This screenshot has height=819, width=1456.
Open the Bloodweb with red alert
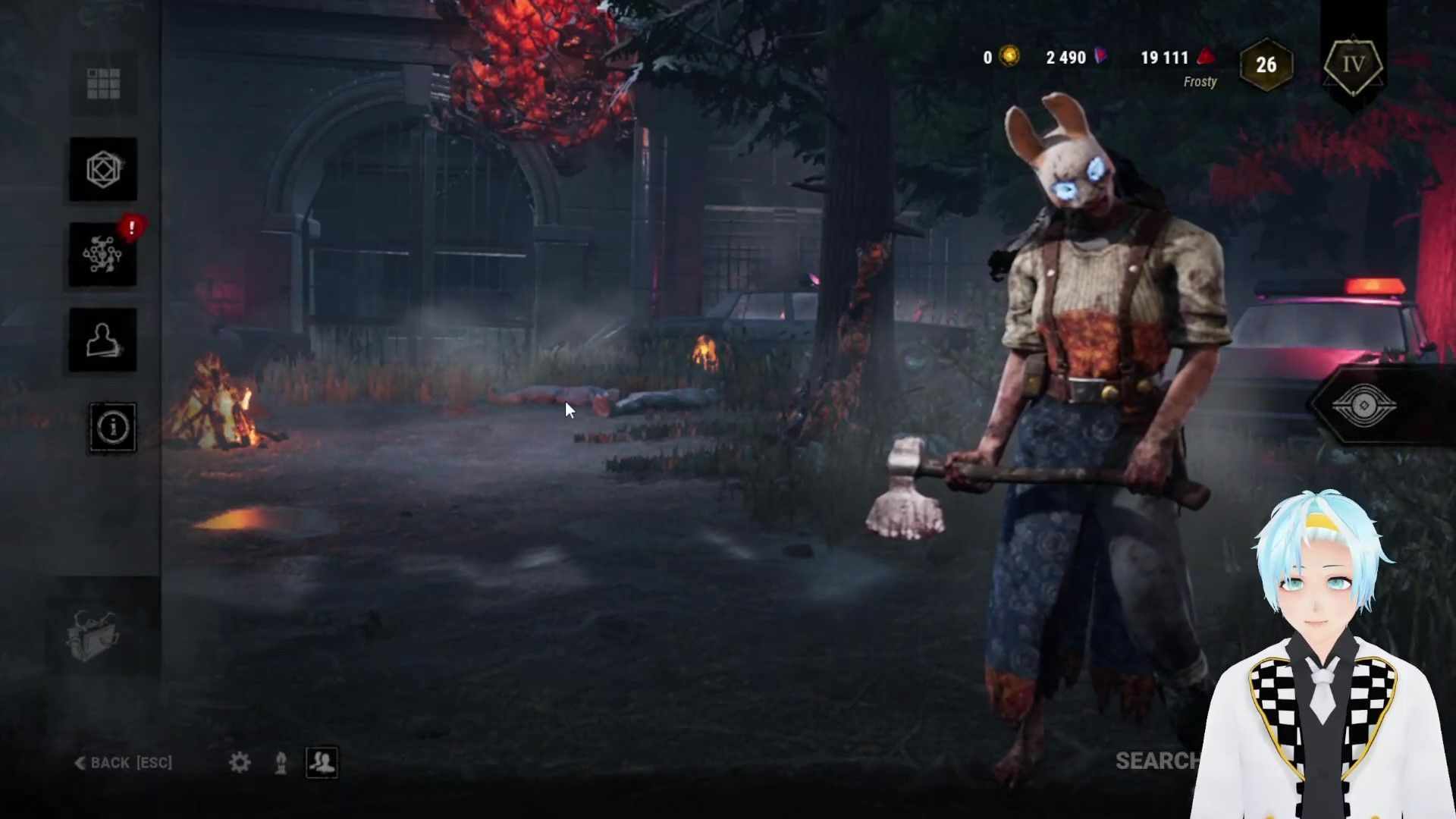click(x=103, y=255)
